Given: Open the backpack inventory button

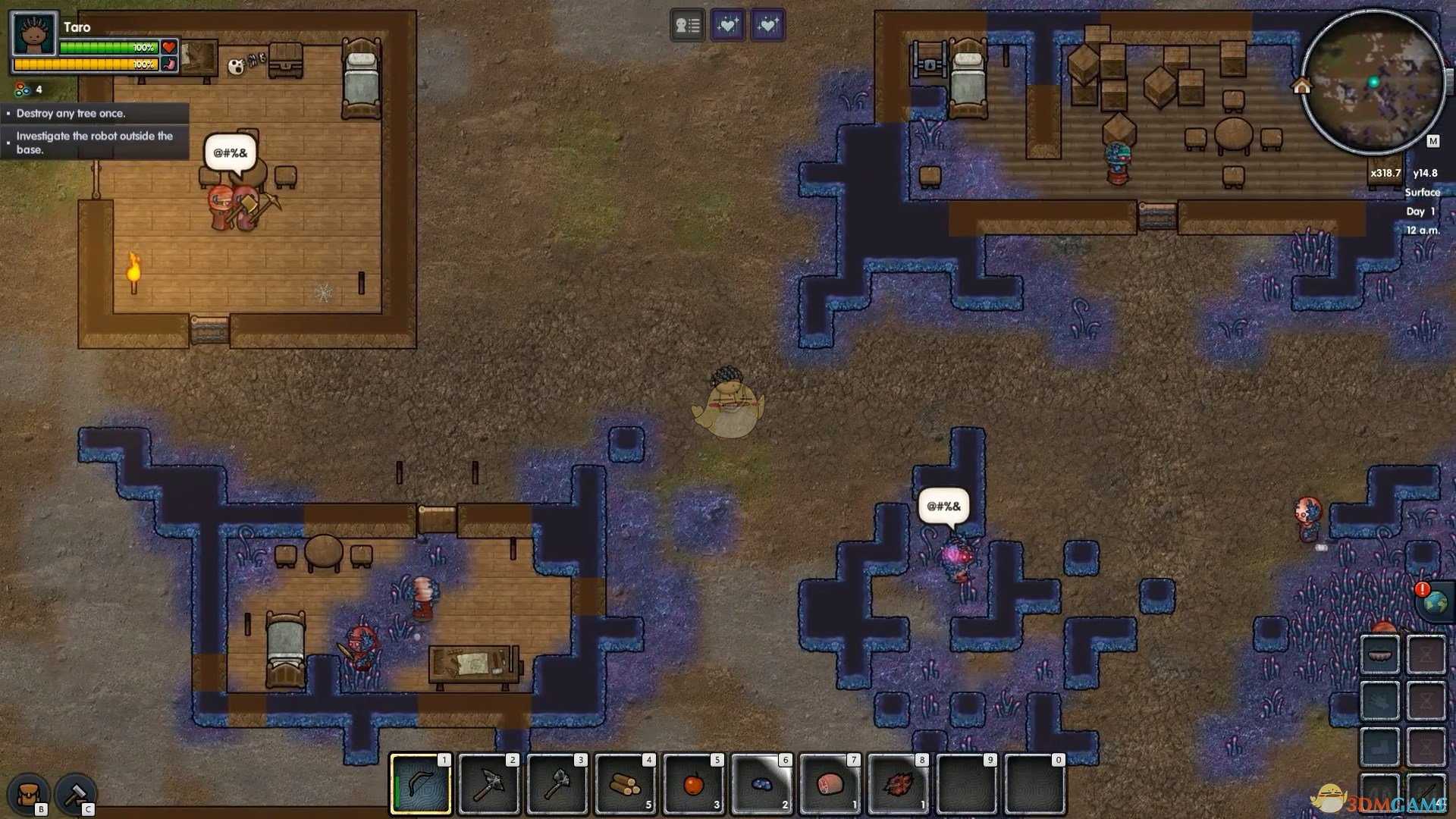Looking at the screenshot, I should [x=29, y=795].
